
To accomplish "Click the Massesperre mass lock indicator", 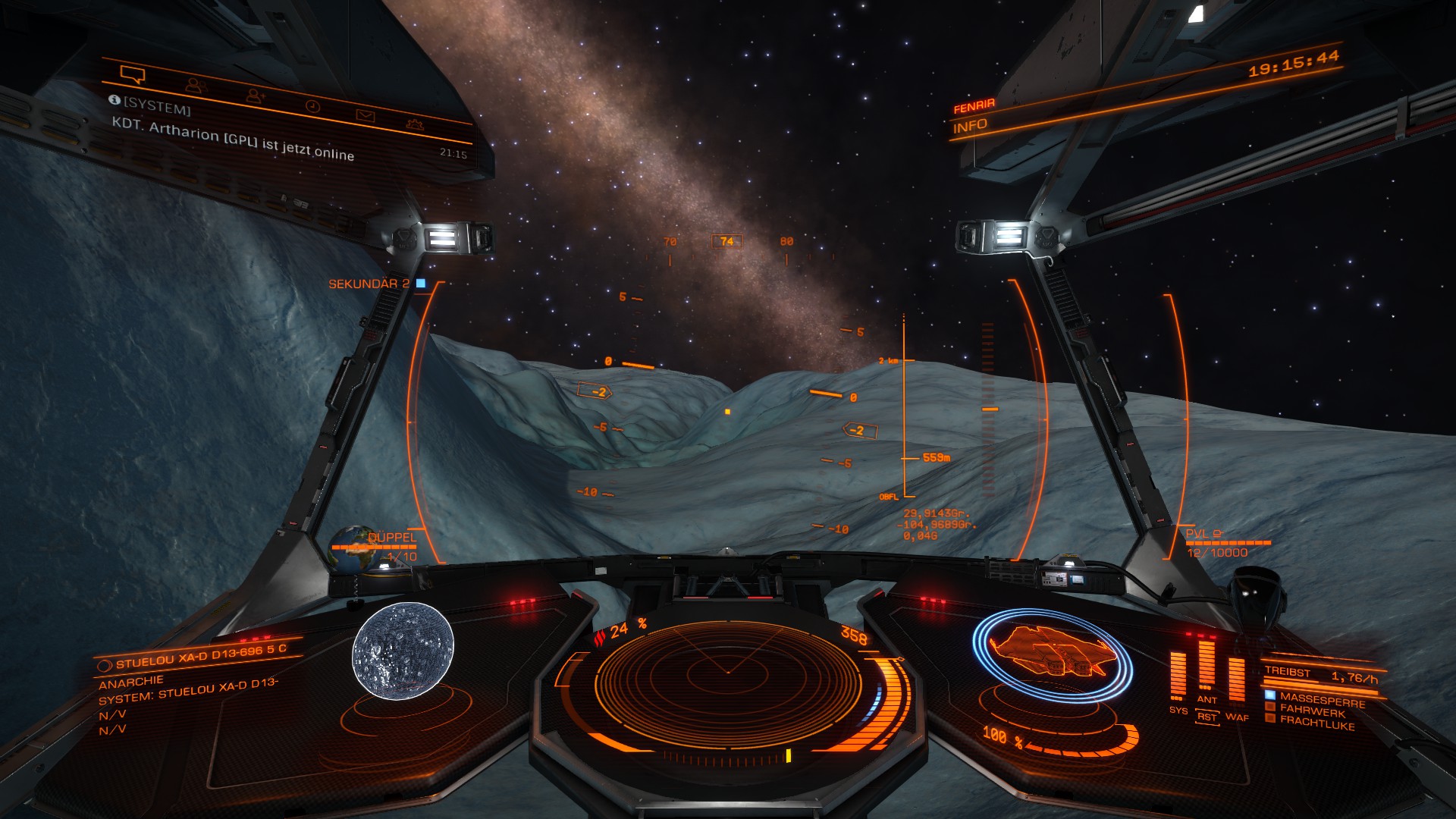I will [x=1321, y=700].
